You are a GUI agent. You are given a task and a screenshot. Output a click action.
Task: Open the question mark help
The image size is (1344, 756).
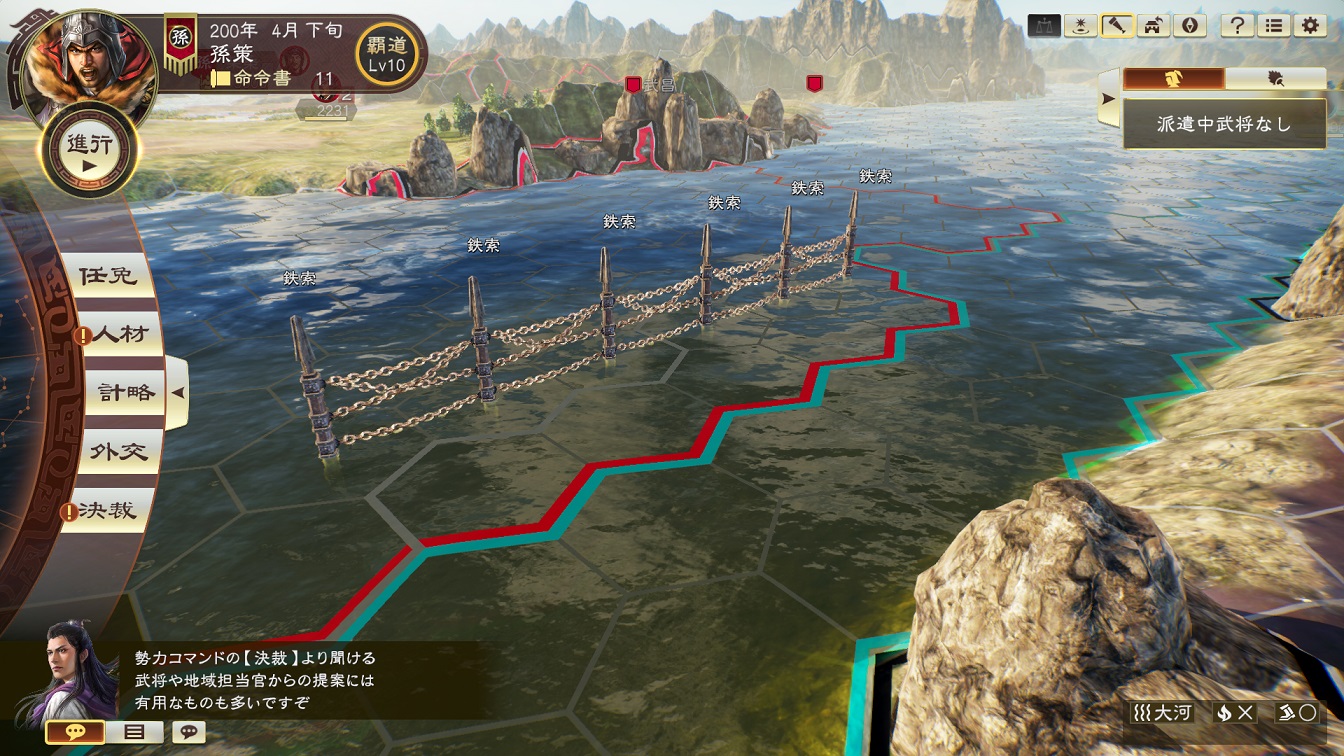1238,26
